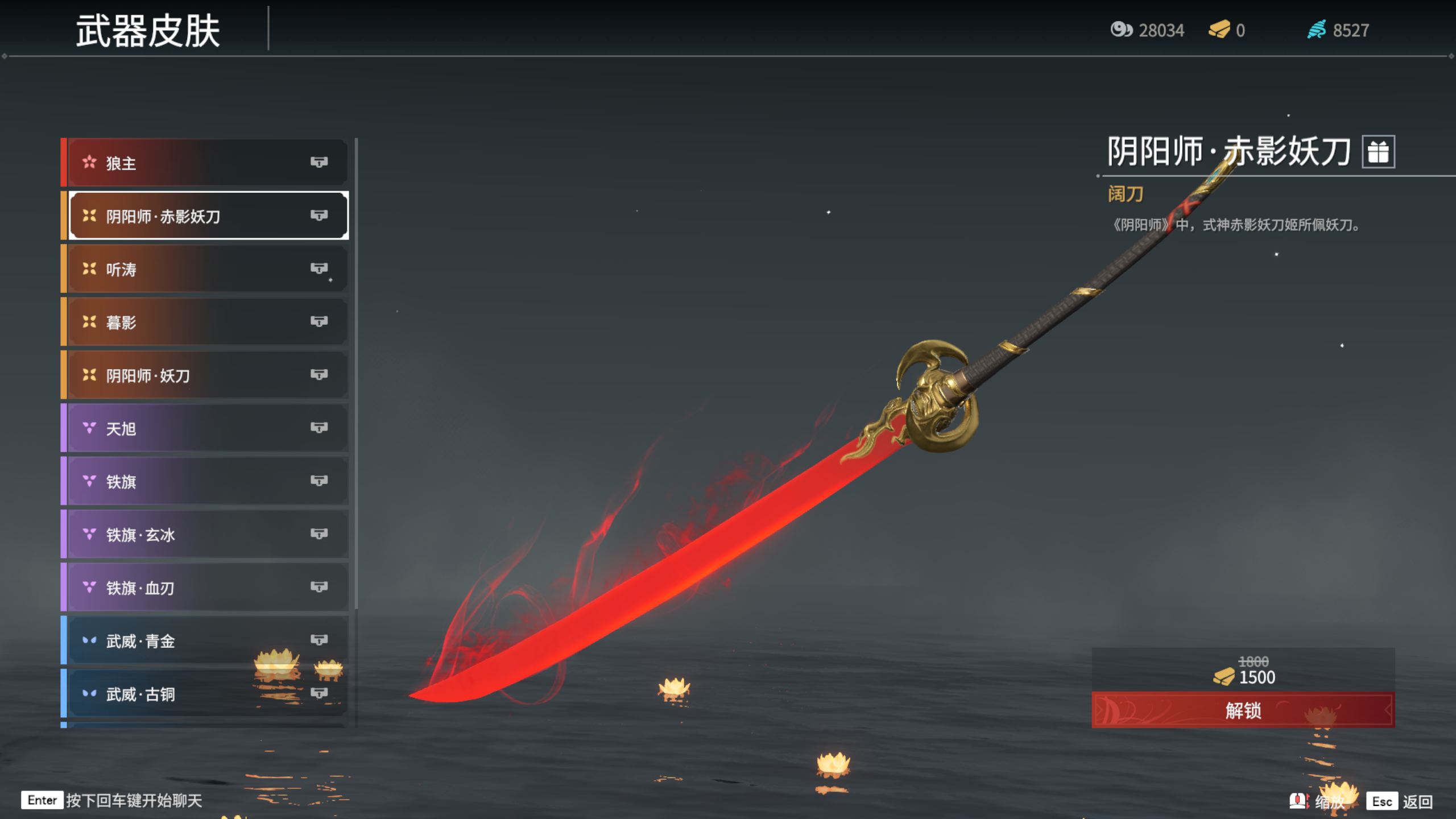Click the gold ingot currency icon
Viewport: 1456px width, 819px height.
(1219, 30)
